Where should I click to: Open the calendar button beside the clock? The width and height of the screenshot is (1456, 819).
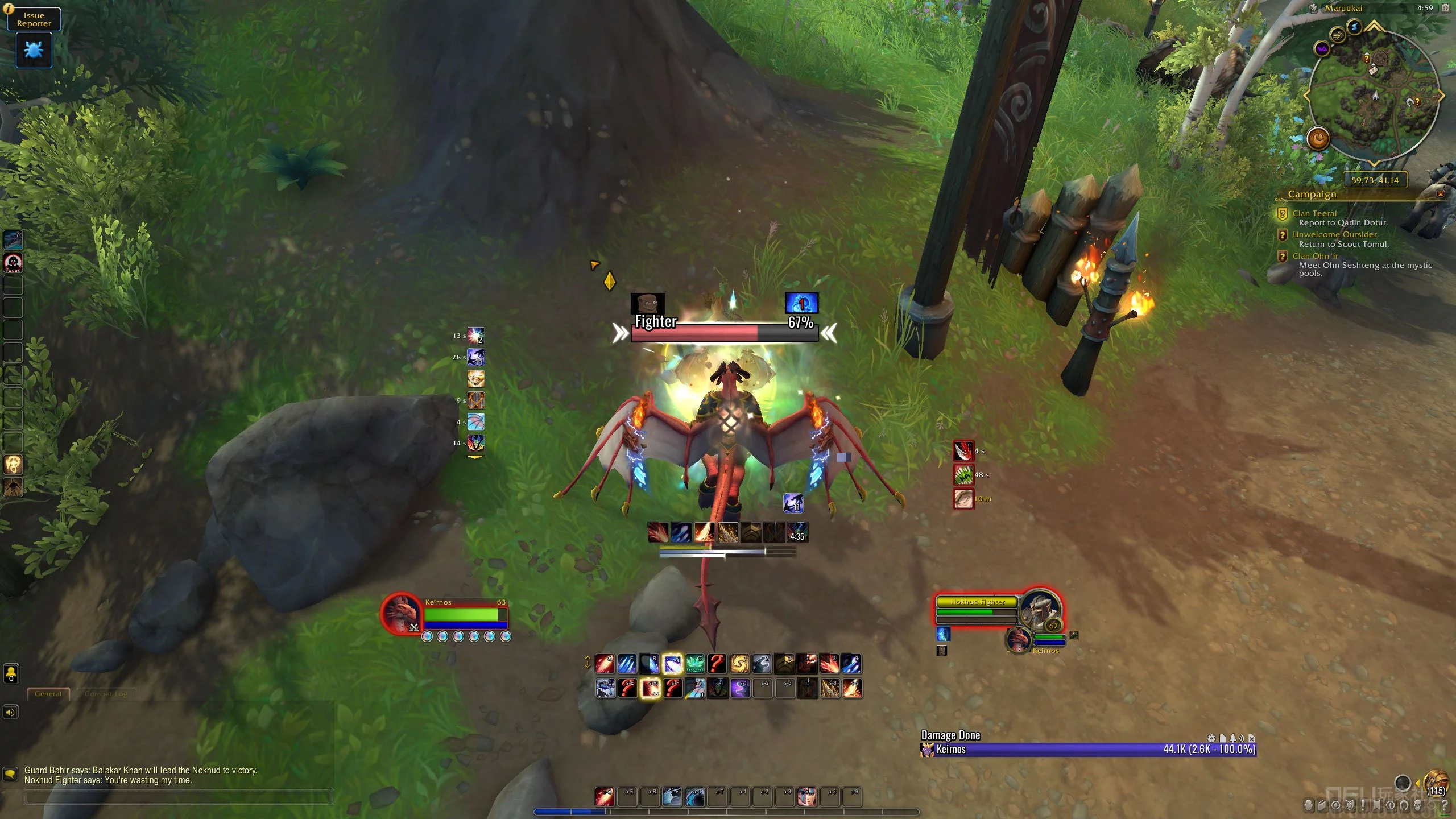1445,8
